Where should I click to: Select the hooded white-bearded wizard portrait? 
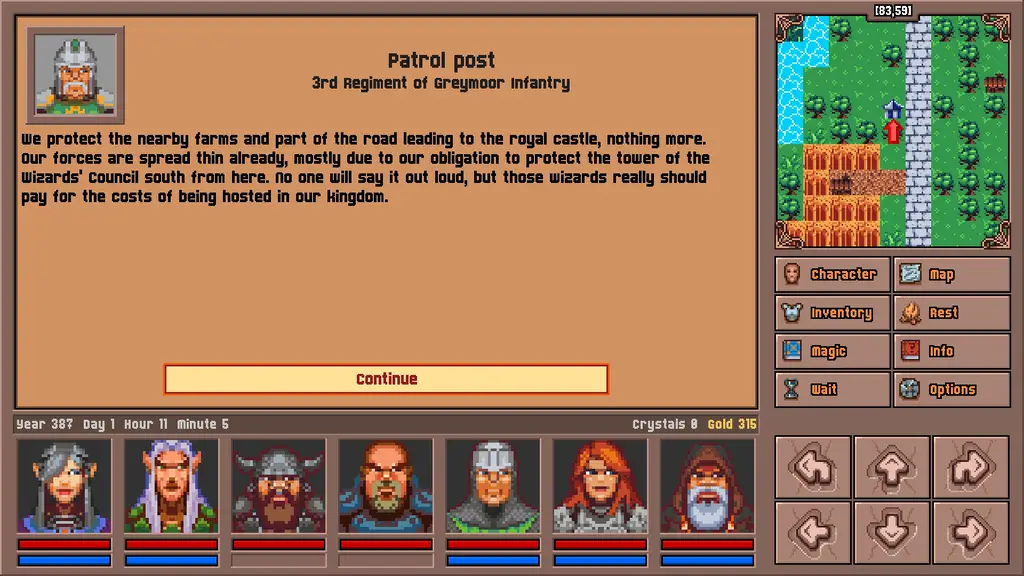[707, 486]
